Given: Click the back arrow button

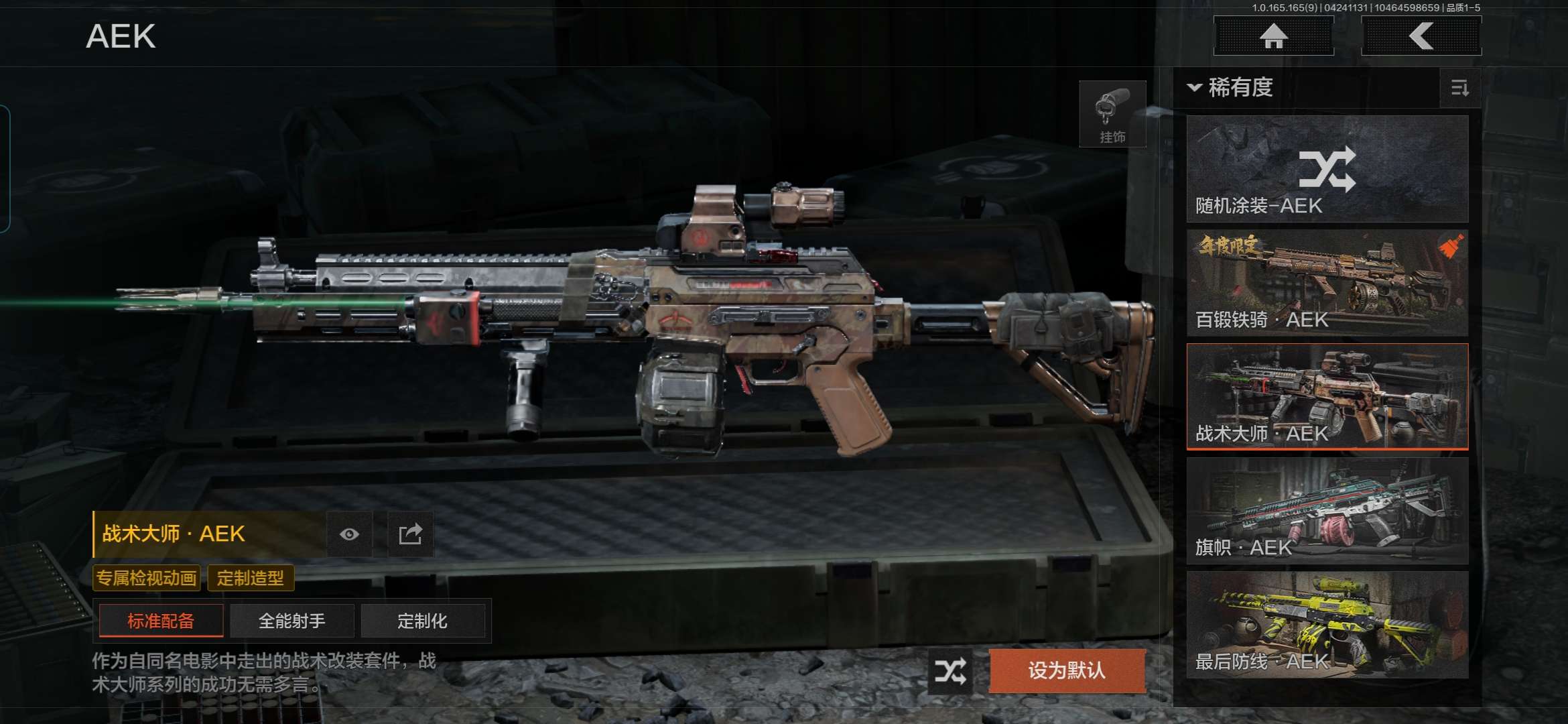Looking at the screenshot, I should 1421,36.
